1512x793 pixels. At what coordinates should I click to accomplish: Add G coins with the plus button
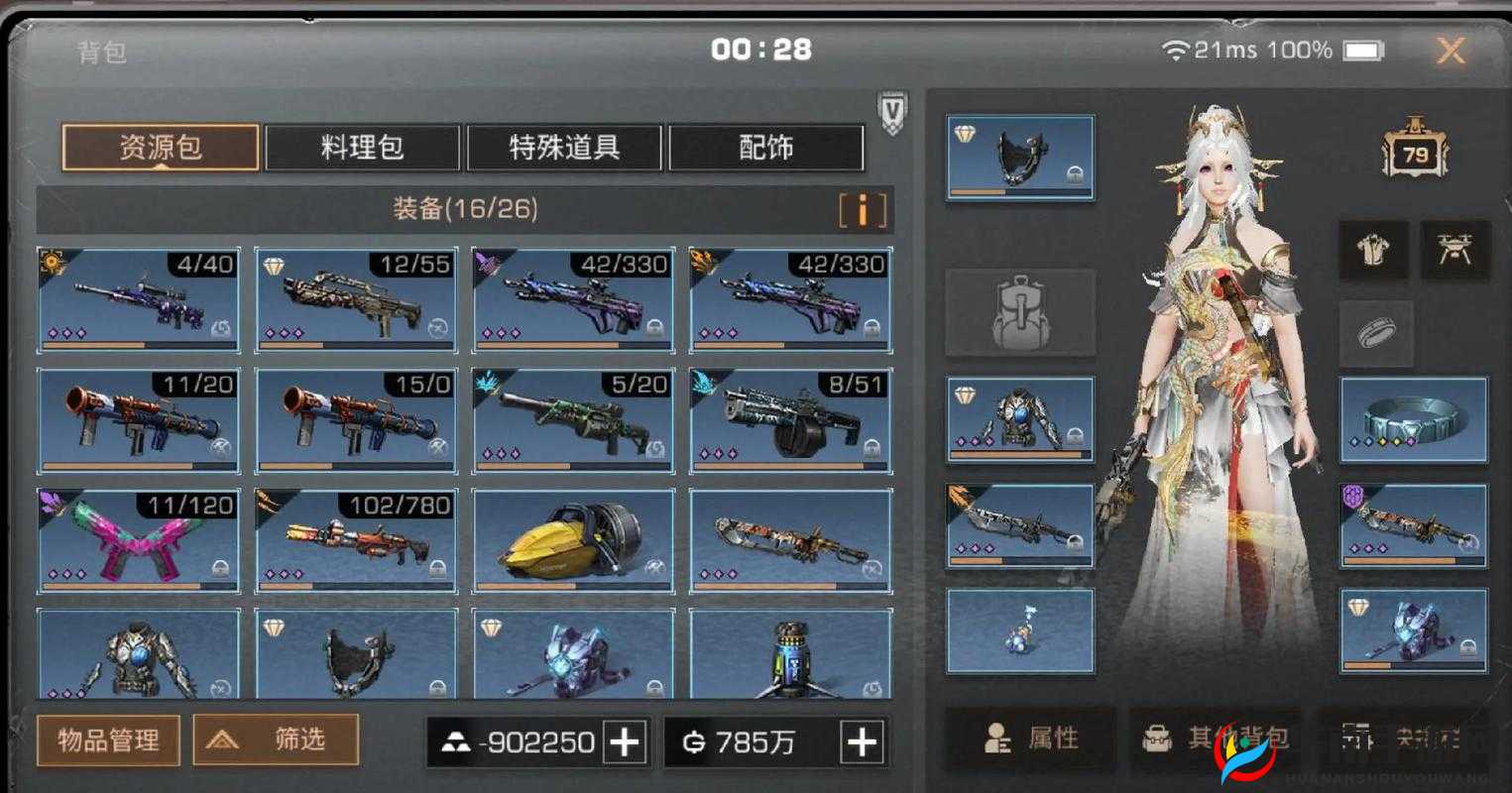[862, 741]
